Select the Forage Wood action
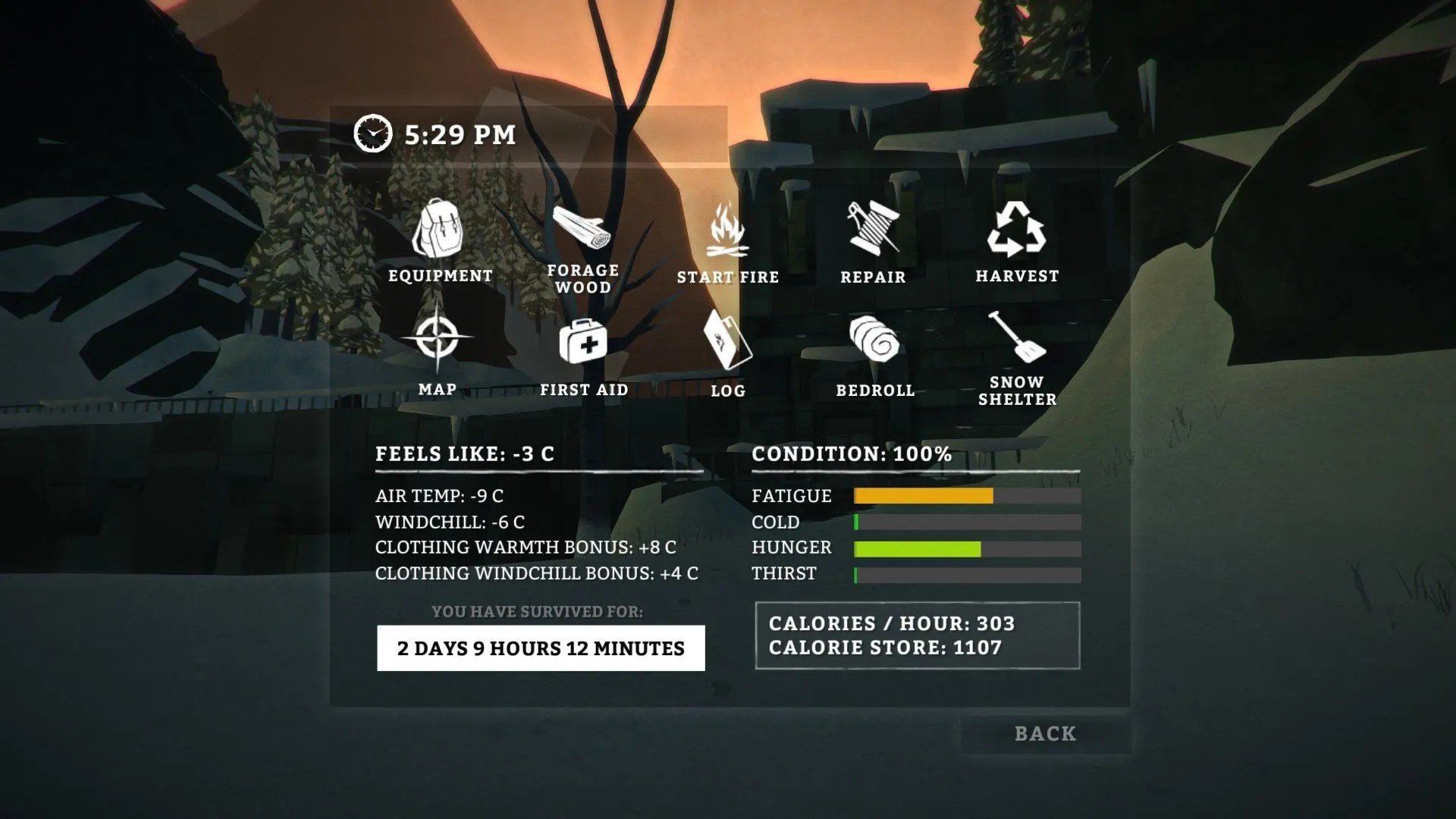 (x=584, y=227)
